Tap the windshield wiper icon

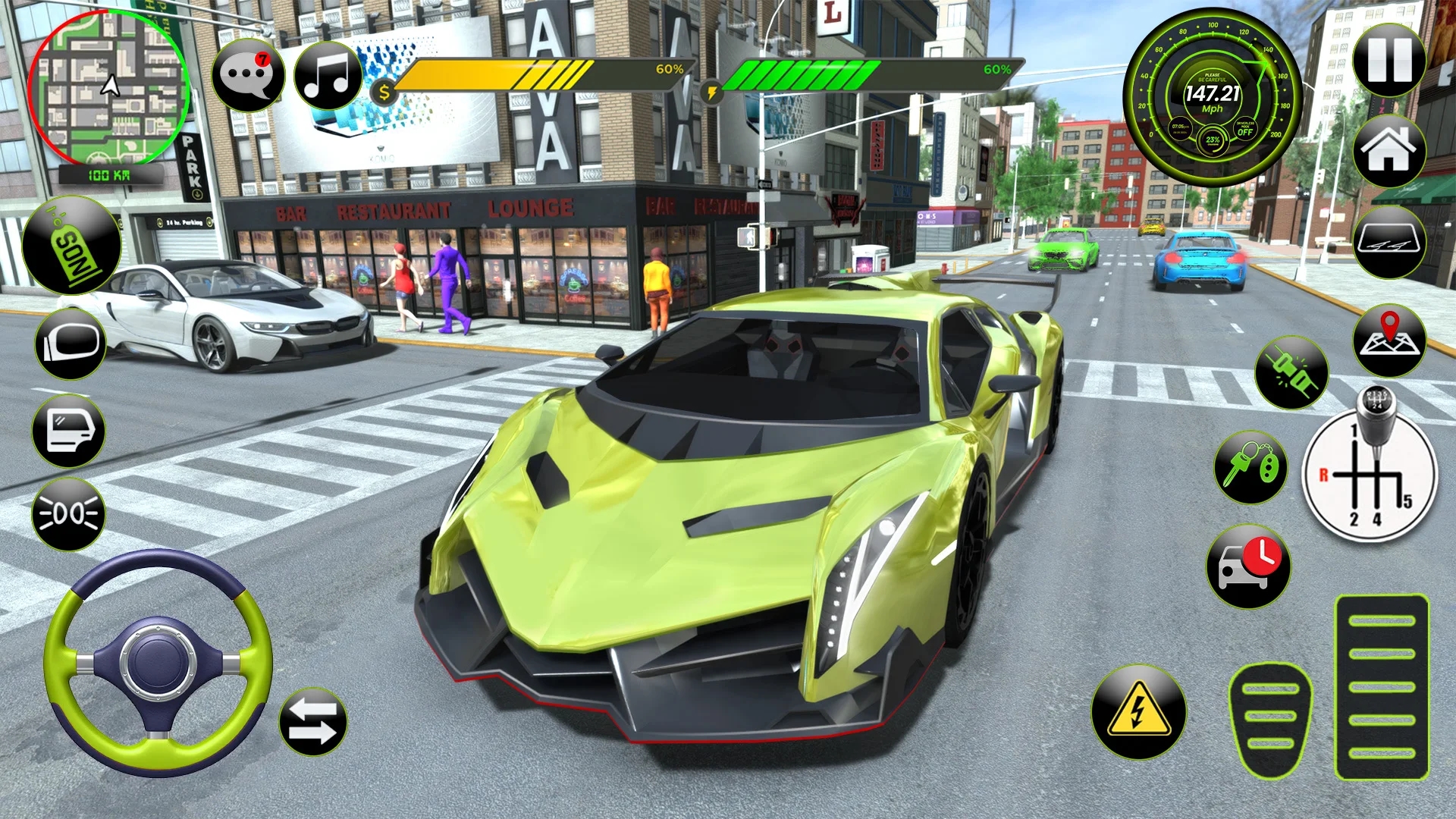point(1390,244)
